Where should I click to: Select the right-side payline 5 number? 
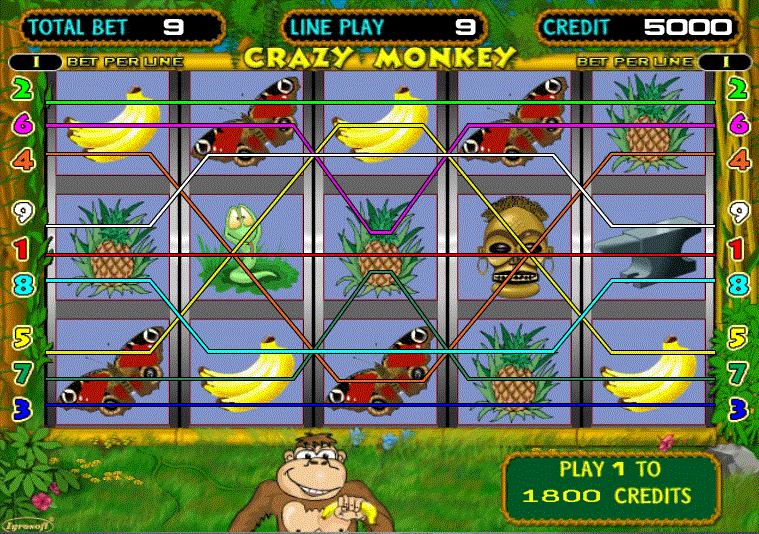click(738, 338)
